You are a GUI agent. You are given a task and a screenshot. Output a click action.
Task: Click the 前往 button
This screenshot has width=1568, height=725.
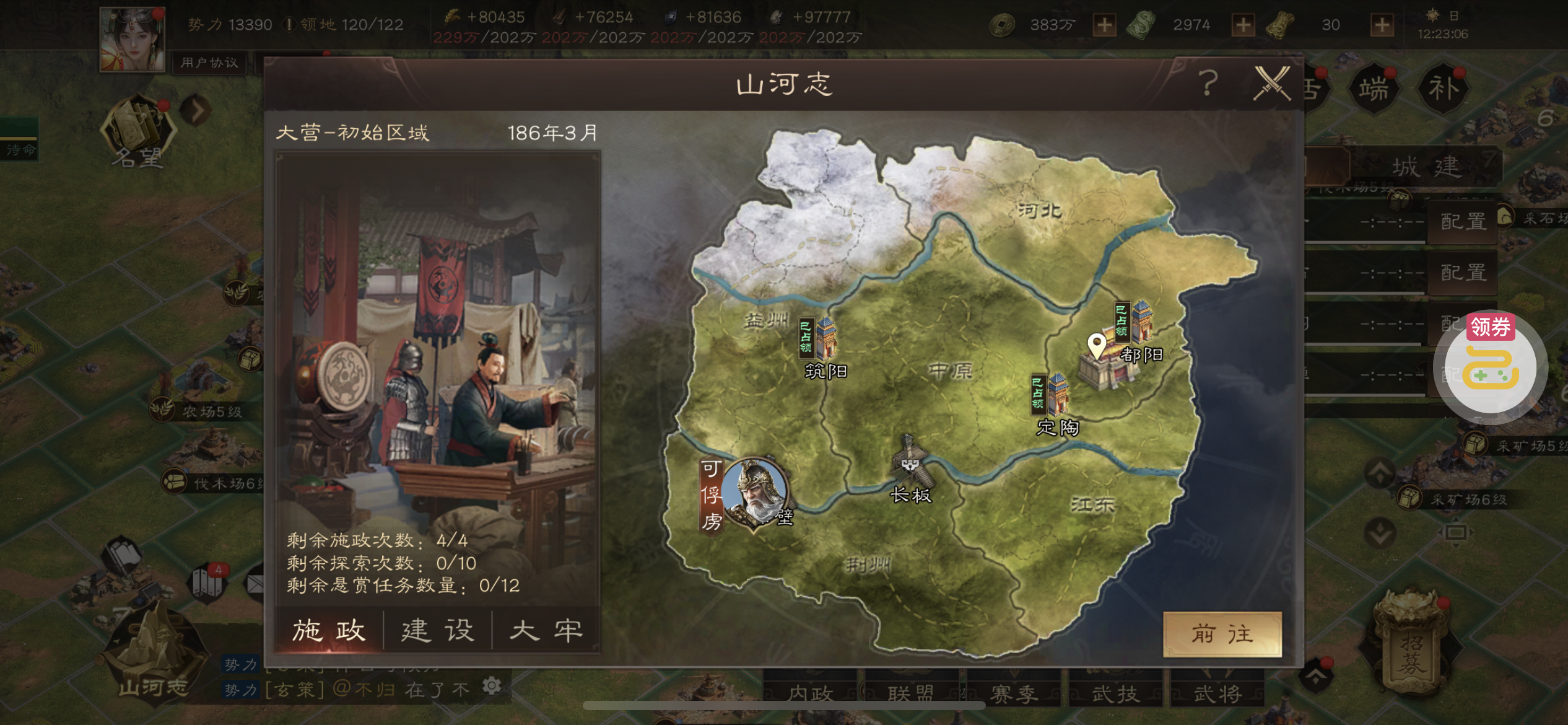1222,634
